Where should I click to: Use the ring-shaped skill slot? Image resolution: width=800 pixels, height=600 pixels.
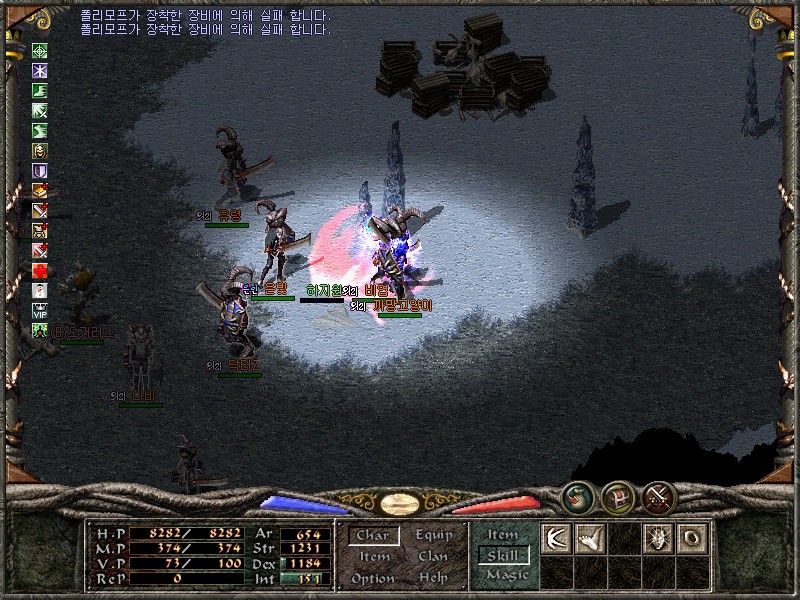click(x=693, y=538)
